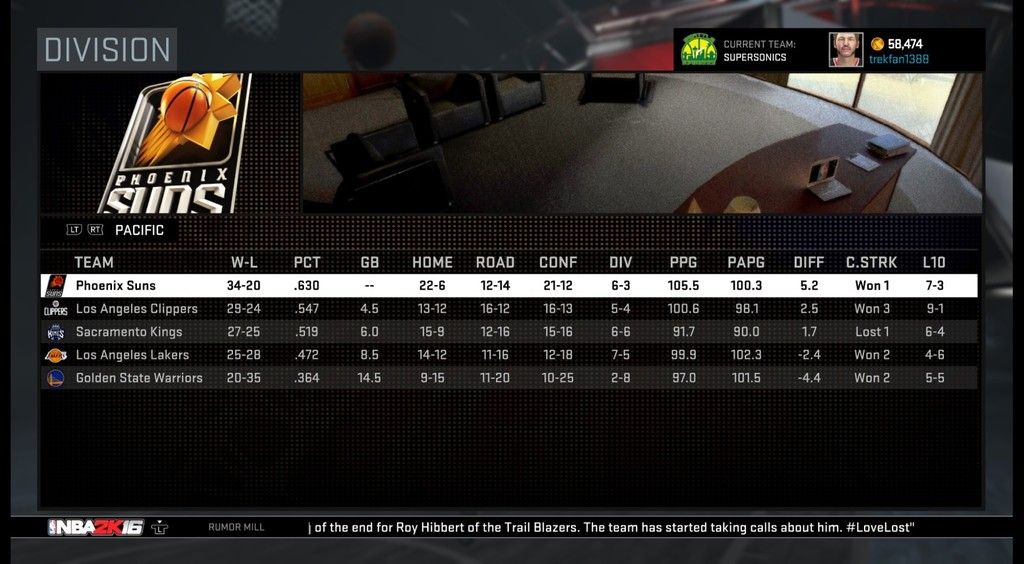The image size is (1024, 564).
Task: Select the GB column header
Action: (370, 263)
